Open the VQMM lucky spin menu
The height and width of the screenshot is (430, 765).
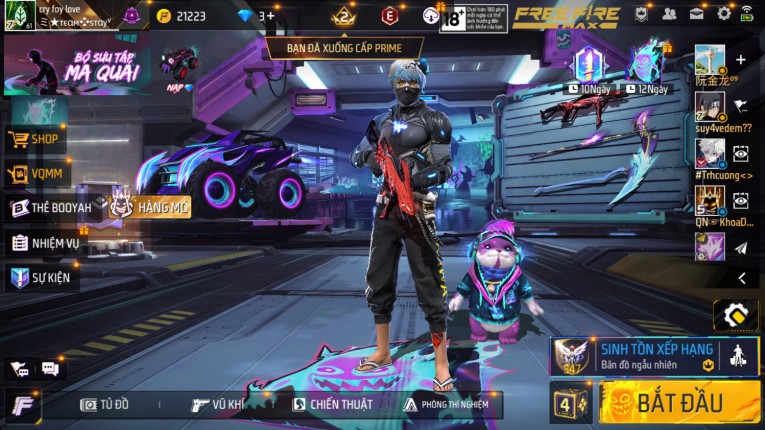point(36,174)
